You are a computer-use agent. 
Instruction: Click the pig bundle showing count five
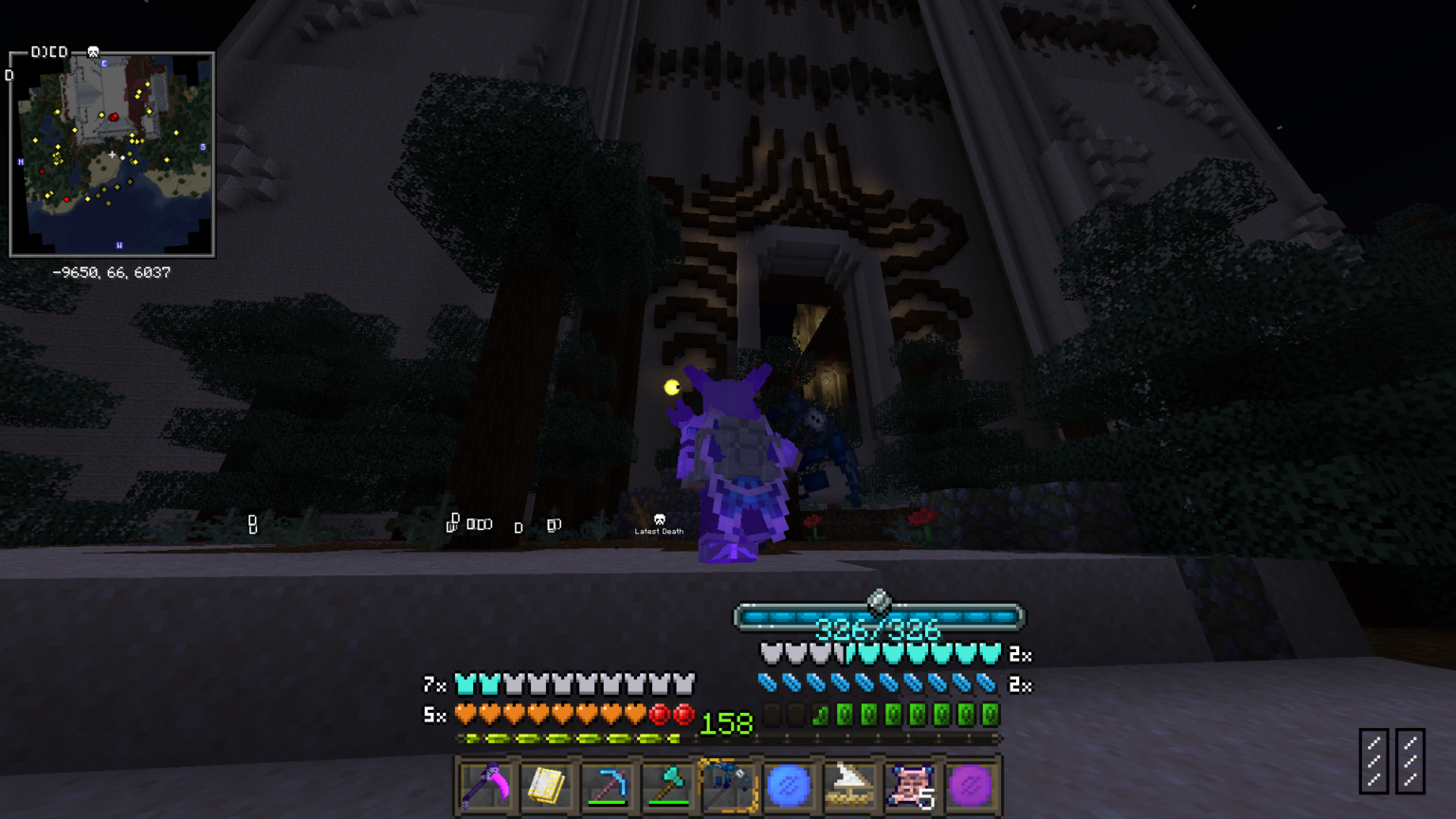(x=913, y=785)
